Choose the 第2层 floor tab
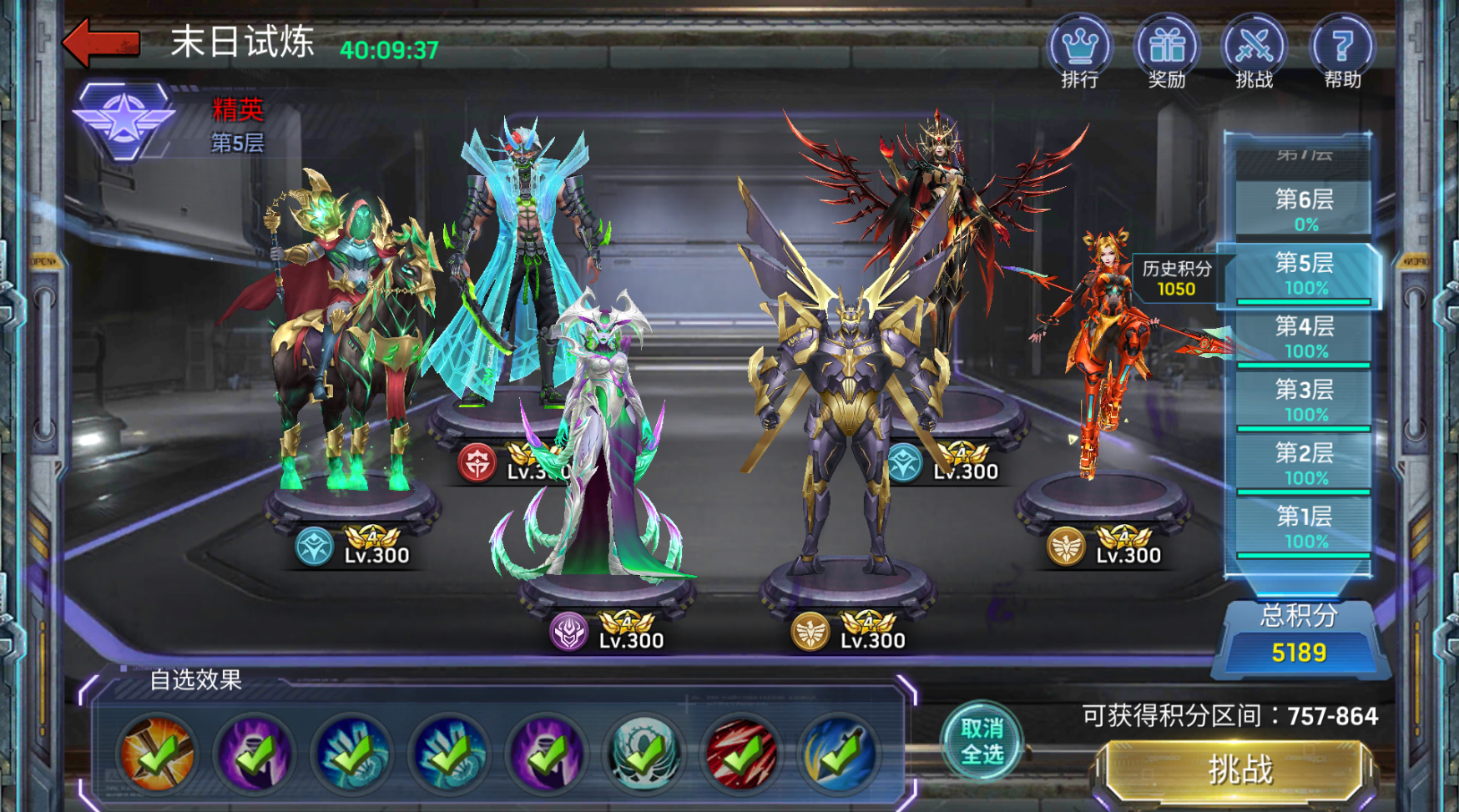 point(1304,463)
